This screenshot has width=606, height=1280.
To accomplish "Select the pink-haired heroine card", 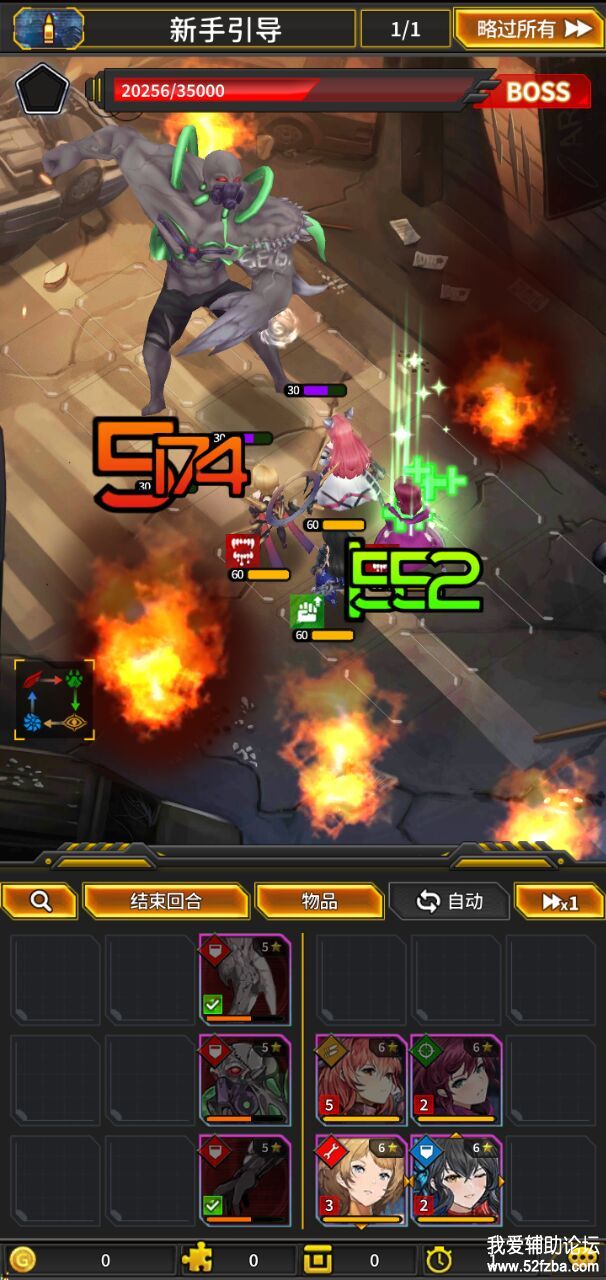I will point(361,1079).
